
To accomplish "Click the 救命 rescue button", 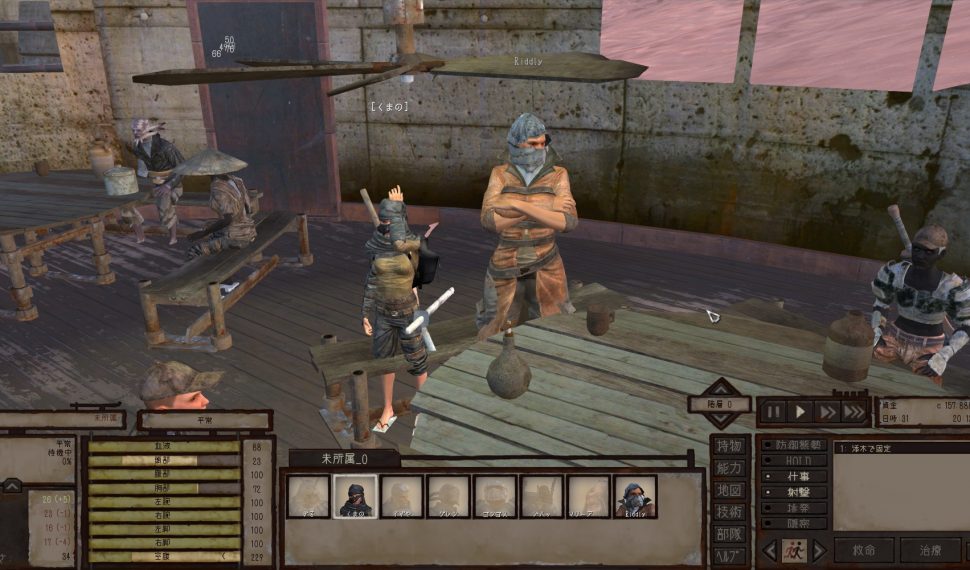I will click(857, 550).
